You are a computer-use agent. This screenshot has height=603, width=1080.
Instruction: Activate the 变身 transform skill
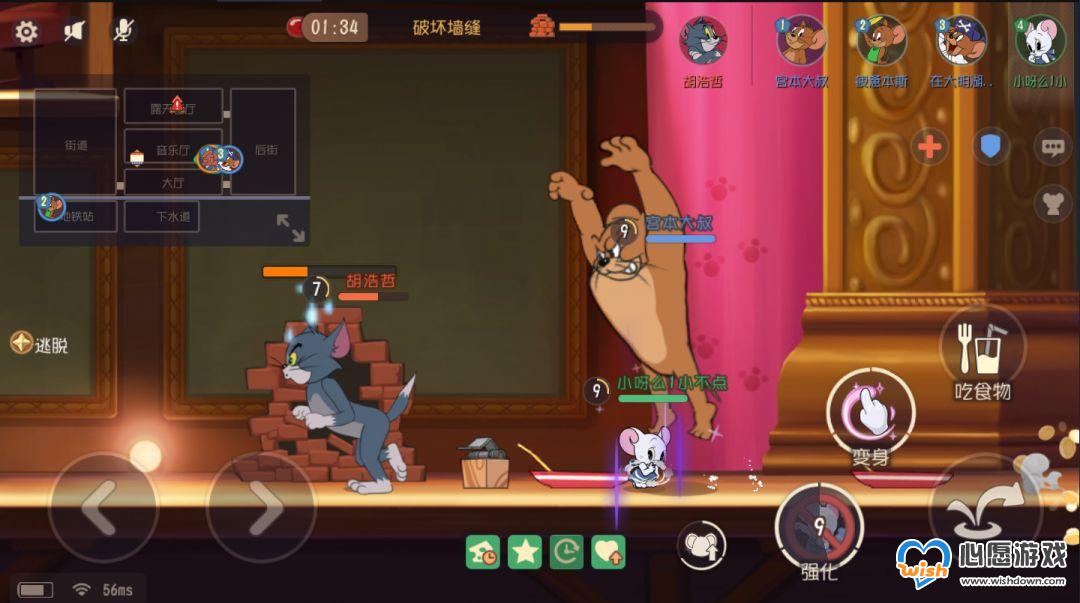870,412
